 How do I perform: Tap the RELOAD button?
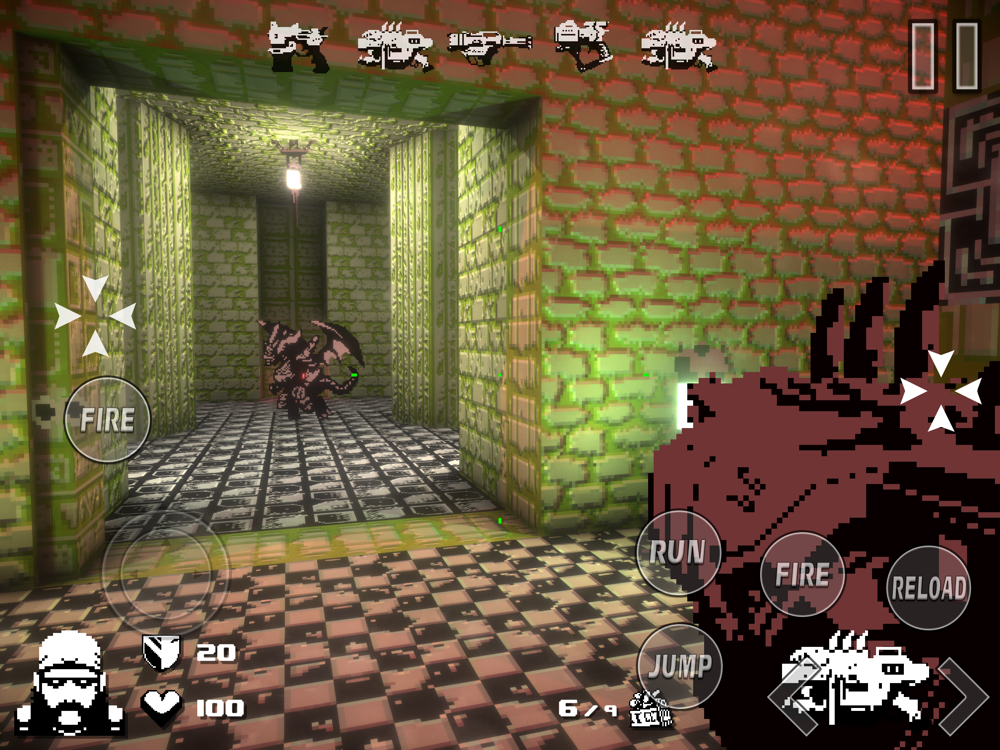tap(929, 588)
